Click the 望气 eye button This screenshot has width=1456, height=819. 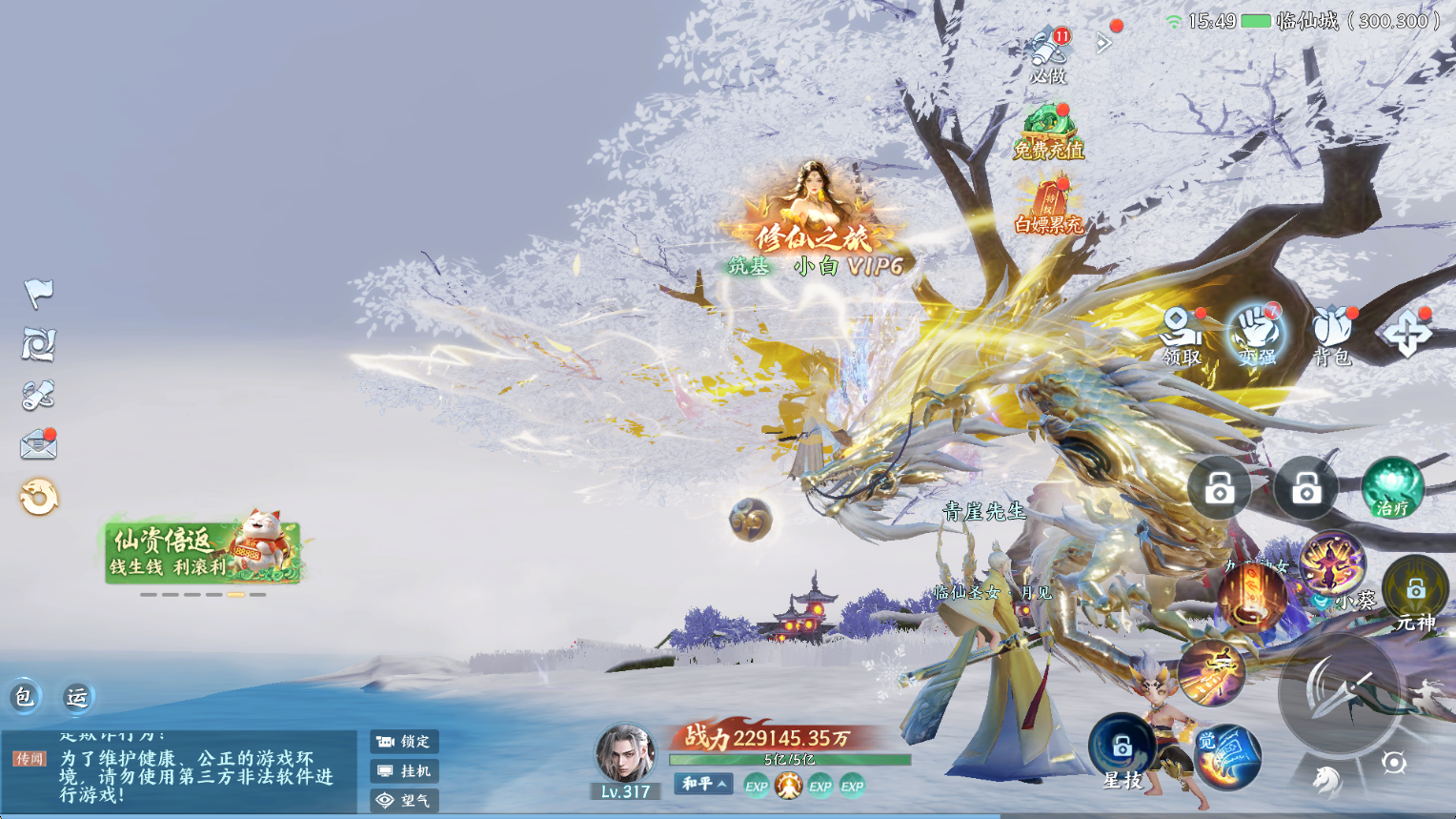(404, 801)
